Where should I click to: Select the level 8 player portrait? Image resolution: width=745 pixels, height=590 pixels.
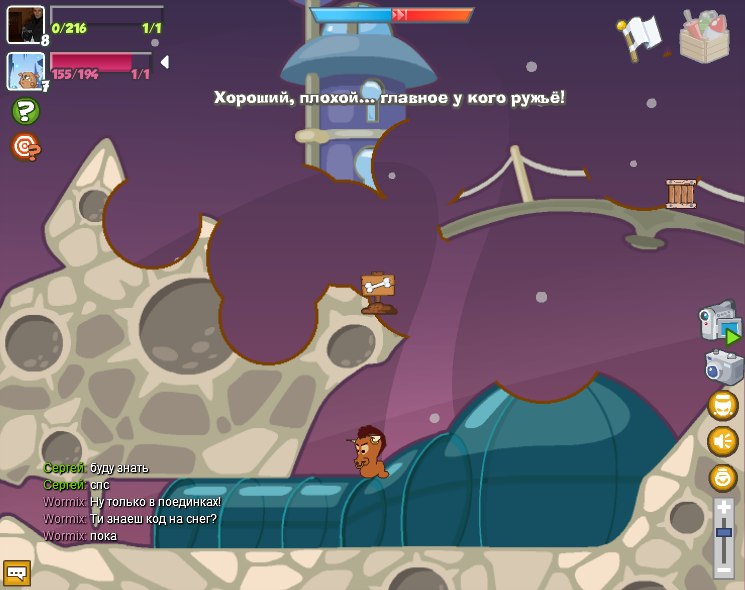(25, 24)
